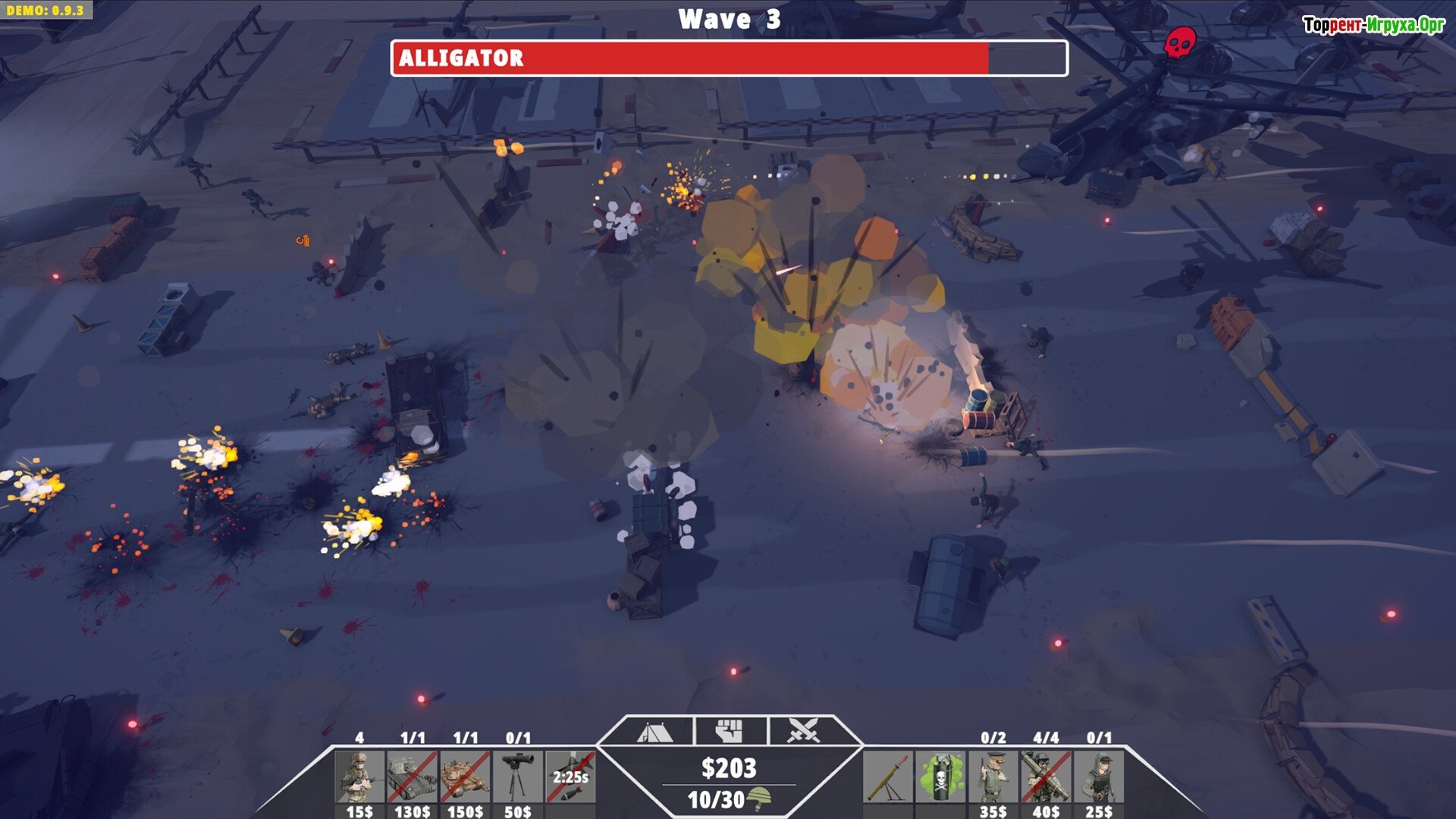Select the 40$ rocket launcher soldier
The width and height of the screenshot is (1456, 819).
click(x=1046, y=777)
